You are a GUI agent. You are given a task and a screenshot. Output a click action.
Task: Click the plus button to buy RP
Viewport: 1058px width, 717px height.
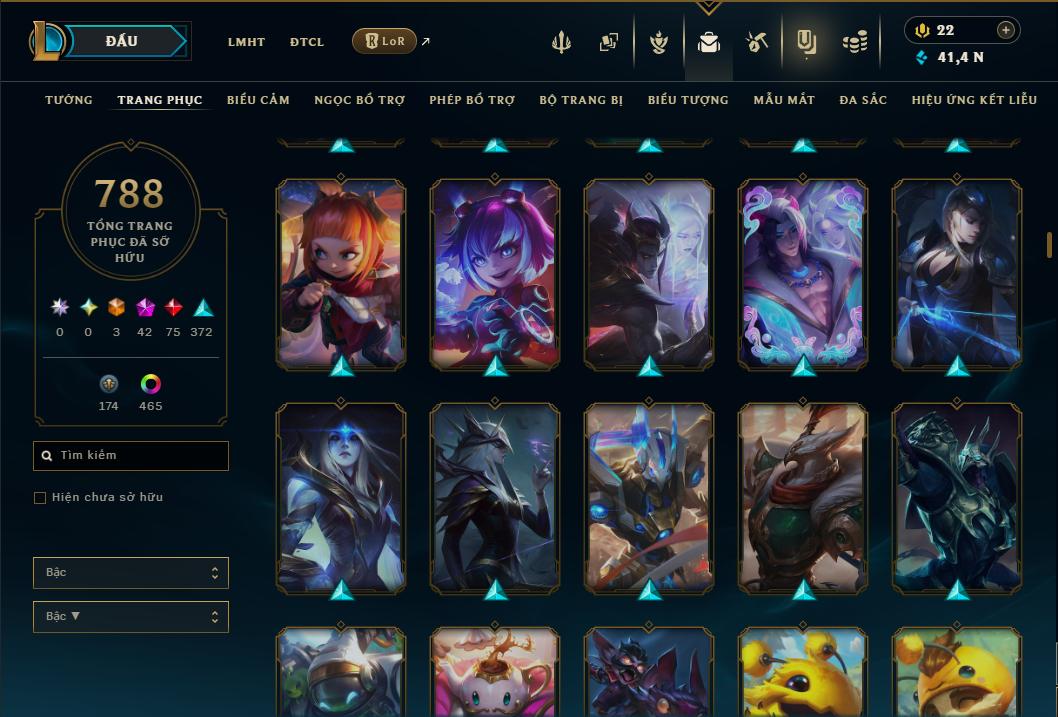[x=1006, y=30]
